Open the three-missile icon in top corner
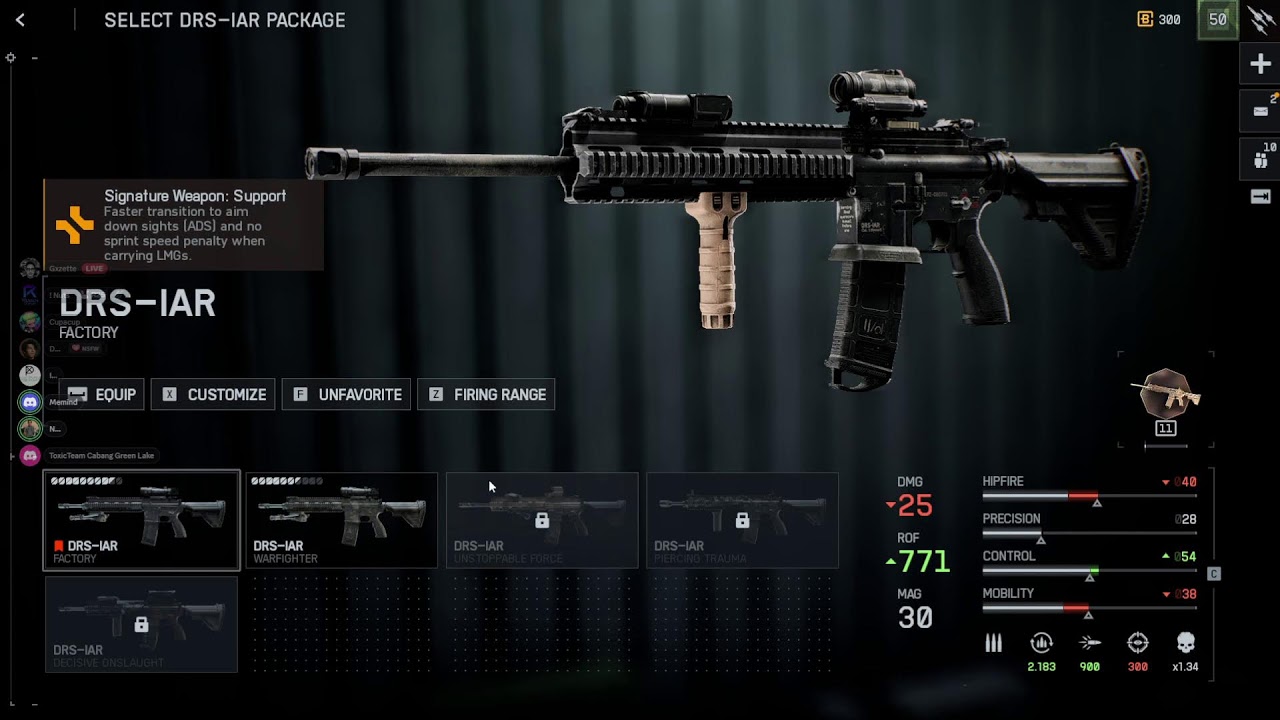 click(1261, 20)
